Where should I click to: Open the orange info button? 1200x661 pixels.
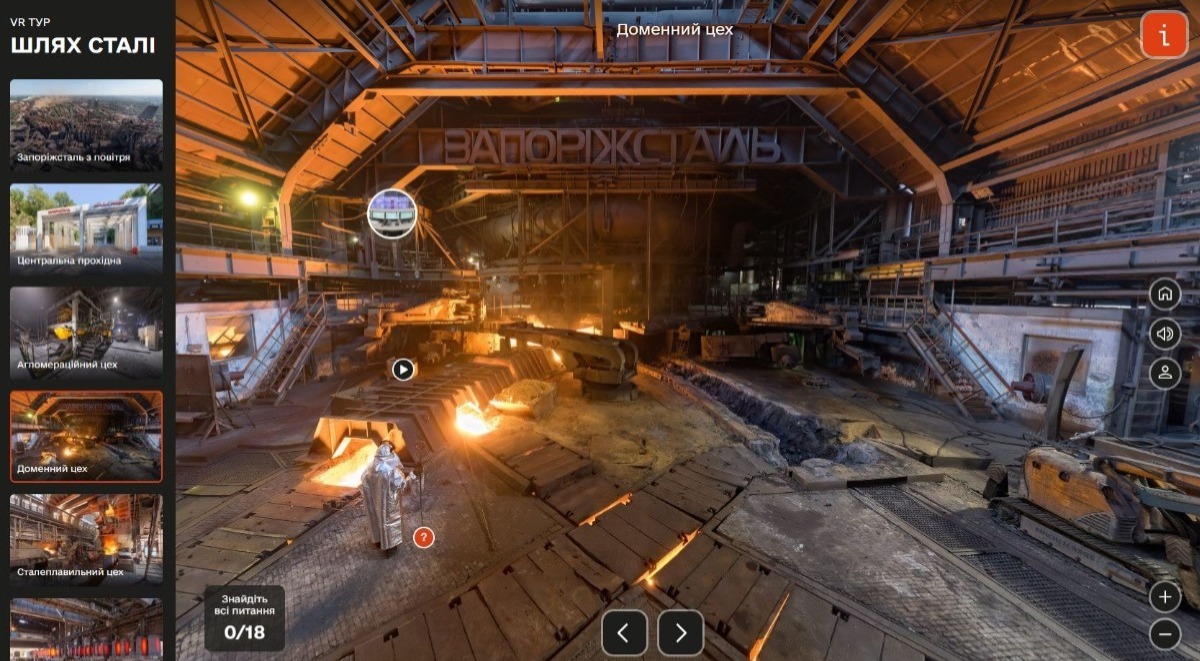[1164, 35]
